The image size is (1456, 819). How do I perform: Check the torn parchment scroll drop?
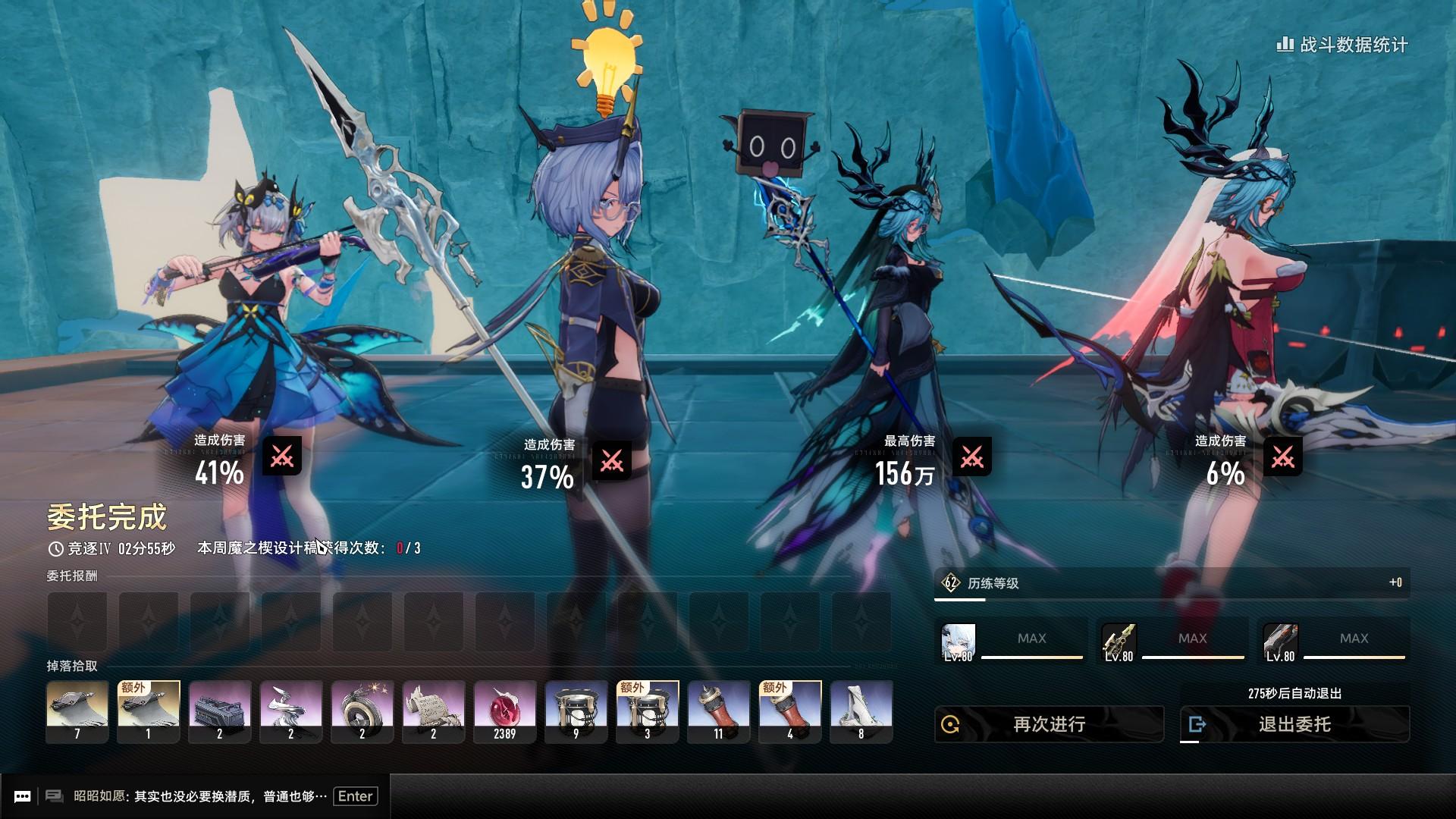coord(433,711)
